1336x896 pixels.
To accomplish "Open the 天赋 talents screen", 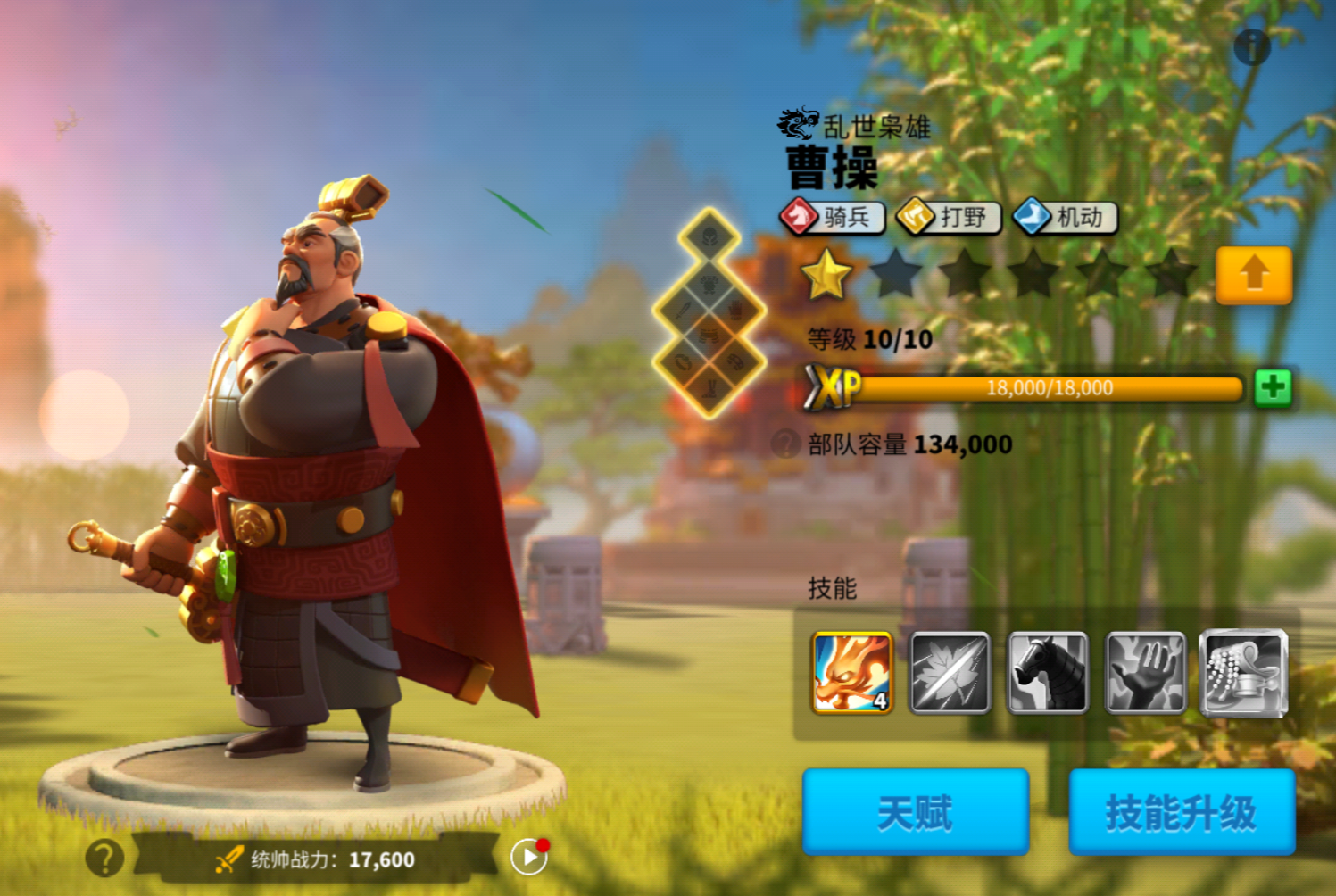I will tap(916, 812).
